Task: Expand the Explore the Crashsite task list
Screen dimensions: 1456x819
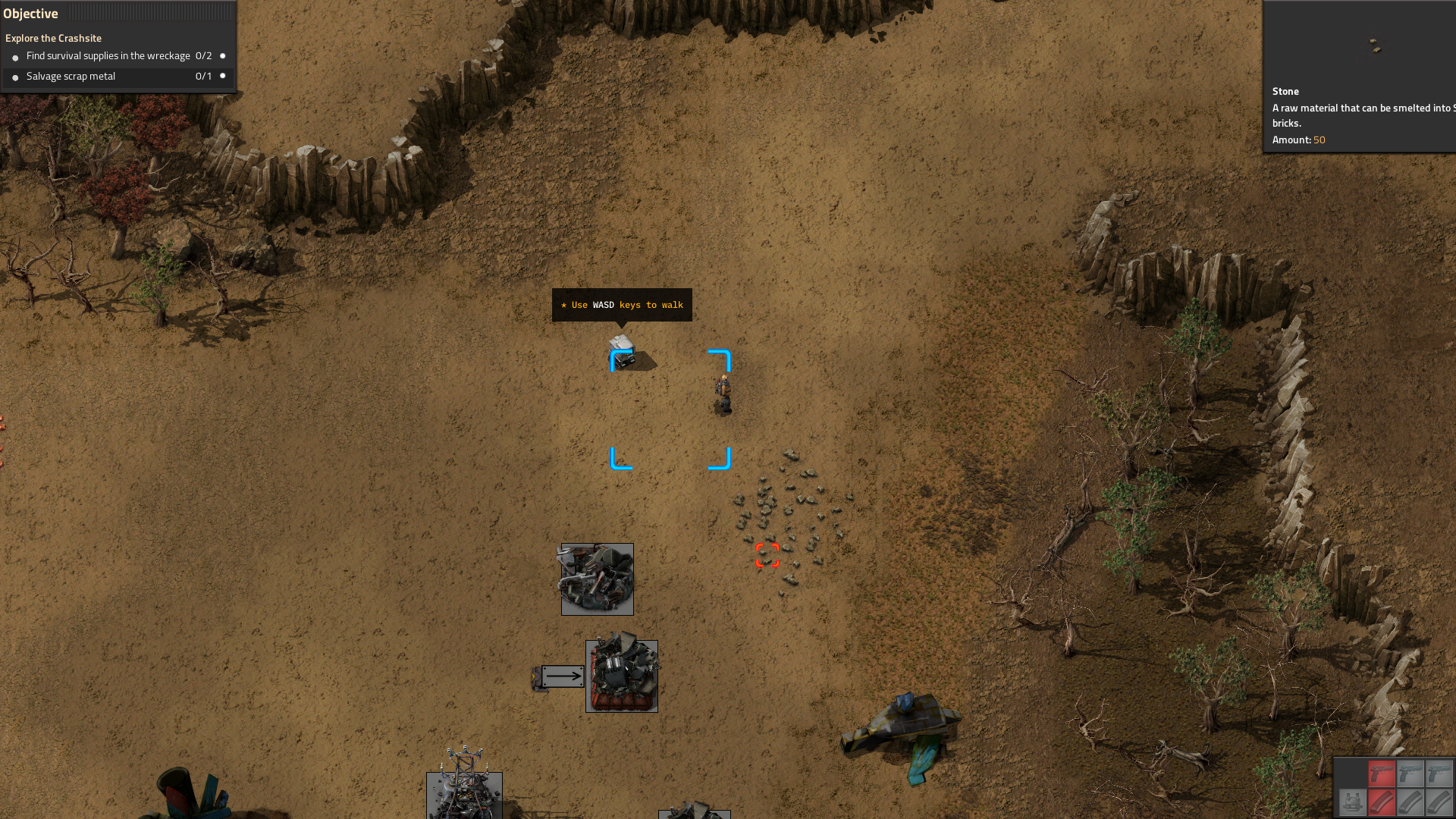Action: pyautogui.click(x=55, y=38)
